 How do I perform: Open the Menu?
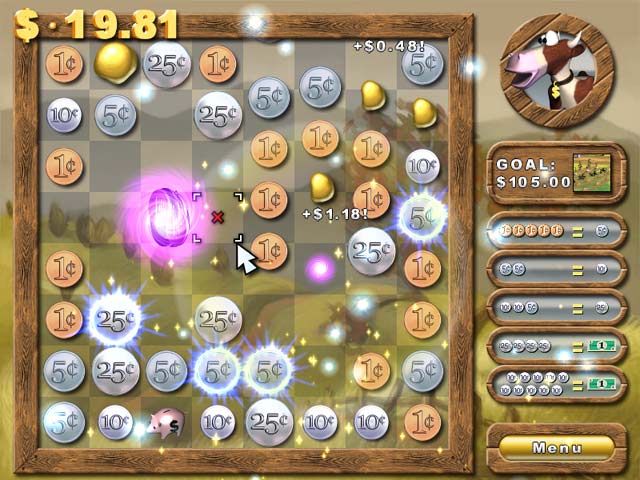tap(557, 447)
